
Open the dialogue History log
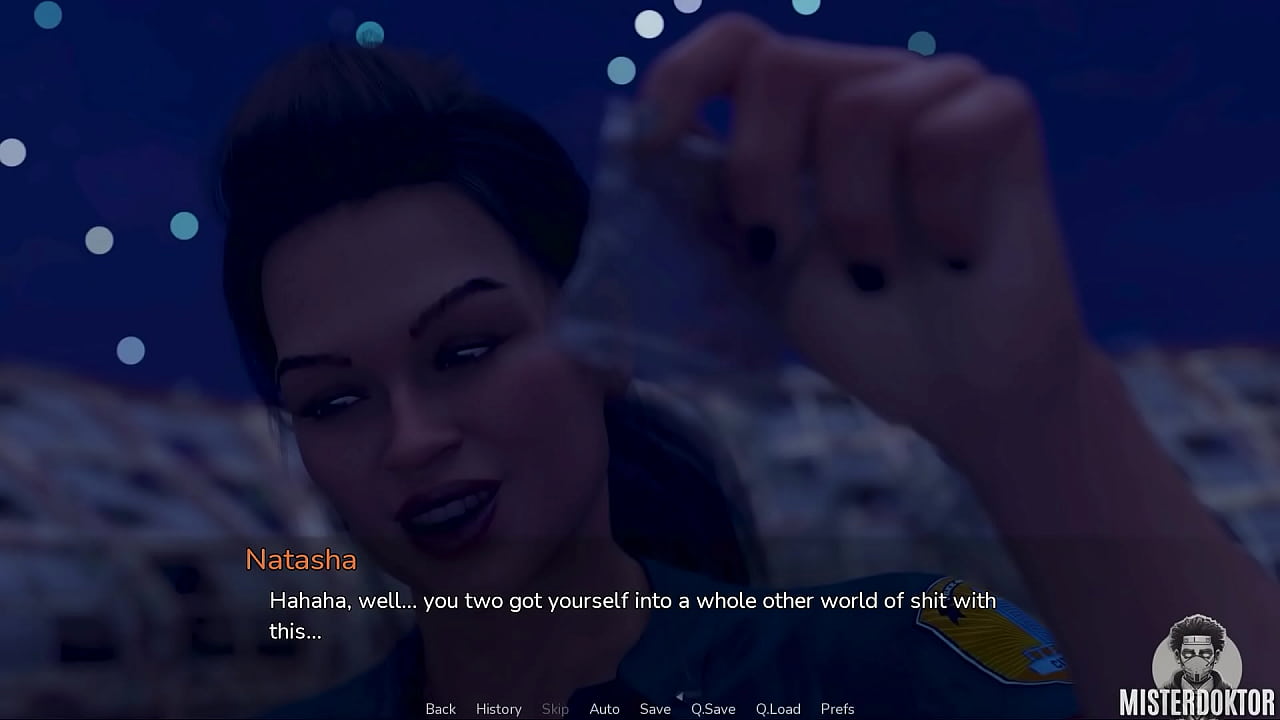[x=498, y=709]
